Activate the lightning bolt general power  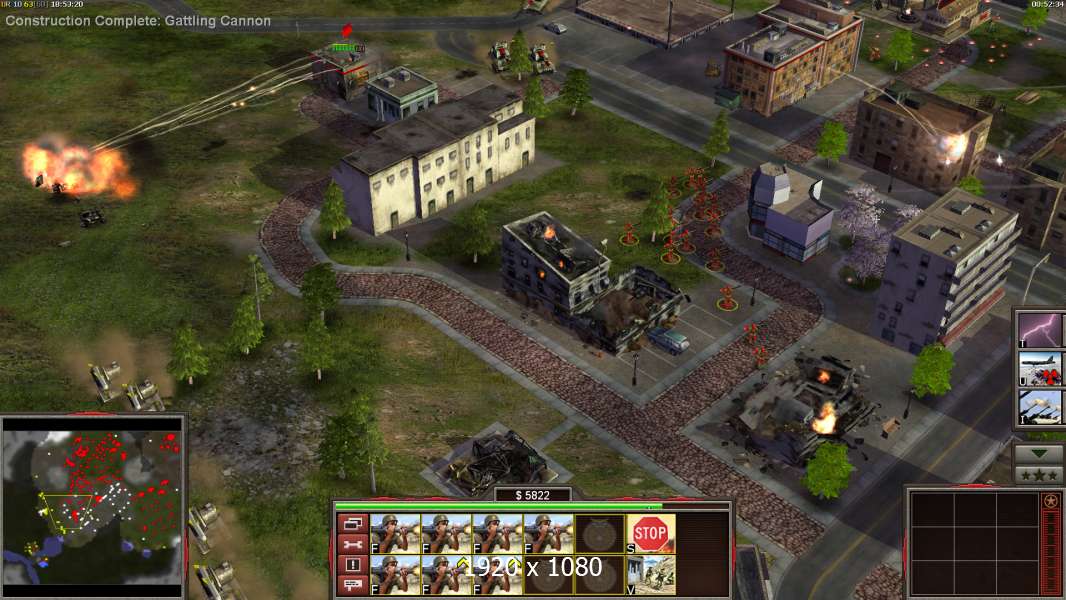coord(1040,329)
